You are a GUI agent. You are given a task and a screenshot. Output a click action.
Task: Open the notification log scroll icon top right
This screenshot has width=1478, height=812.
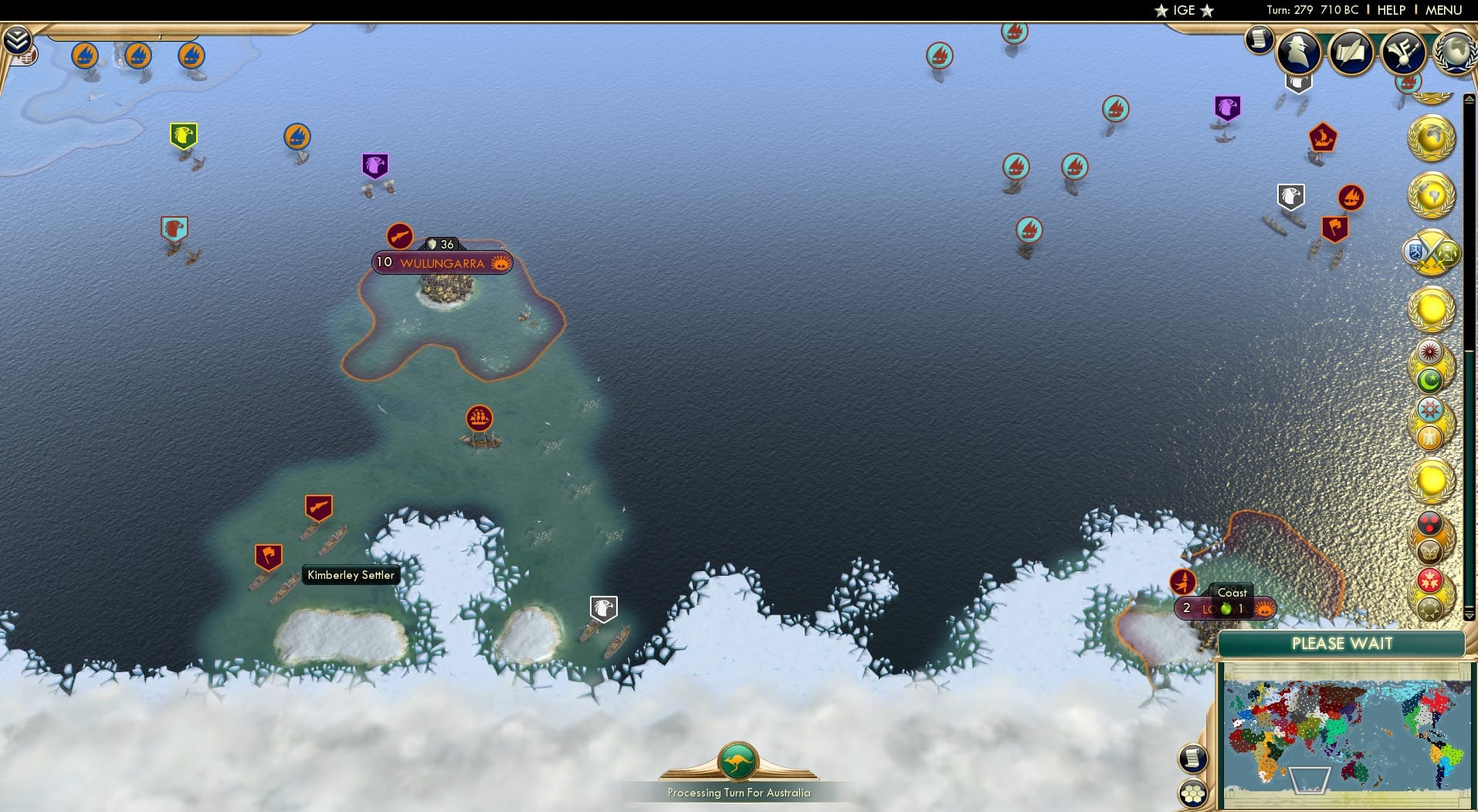click(1258, 40)
